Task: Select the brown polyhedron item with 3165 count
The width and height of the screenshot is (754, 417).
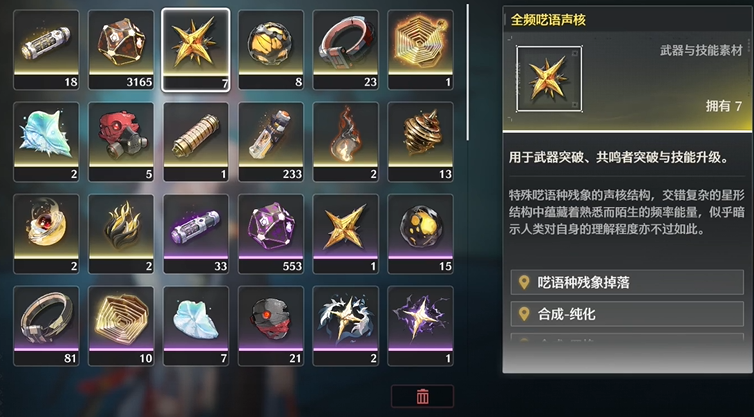Action: [x=121, y=44]
